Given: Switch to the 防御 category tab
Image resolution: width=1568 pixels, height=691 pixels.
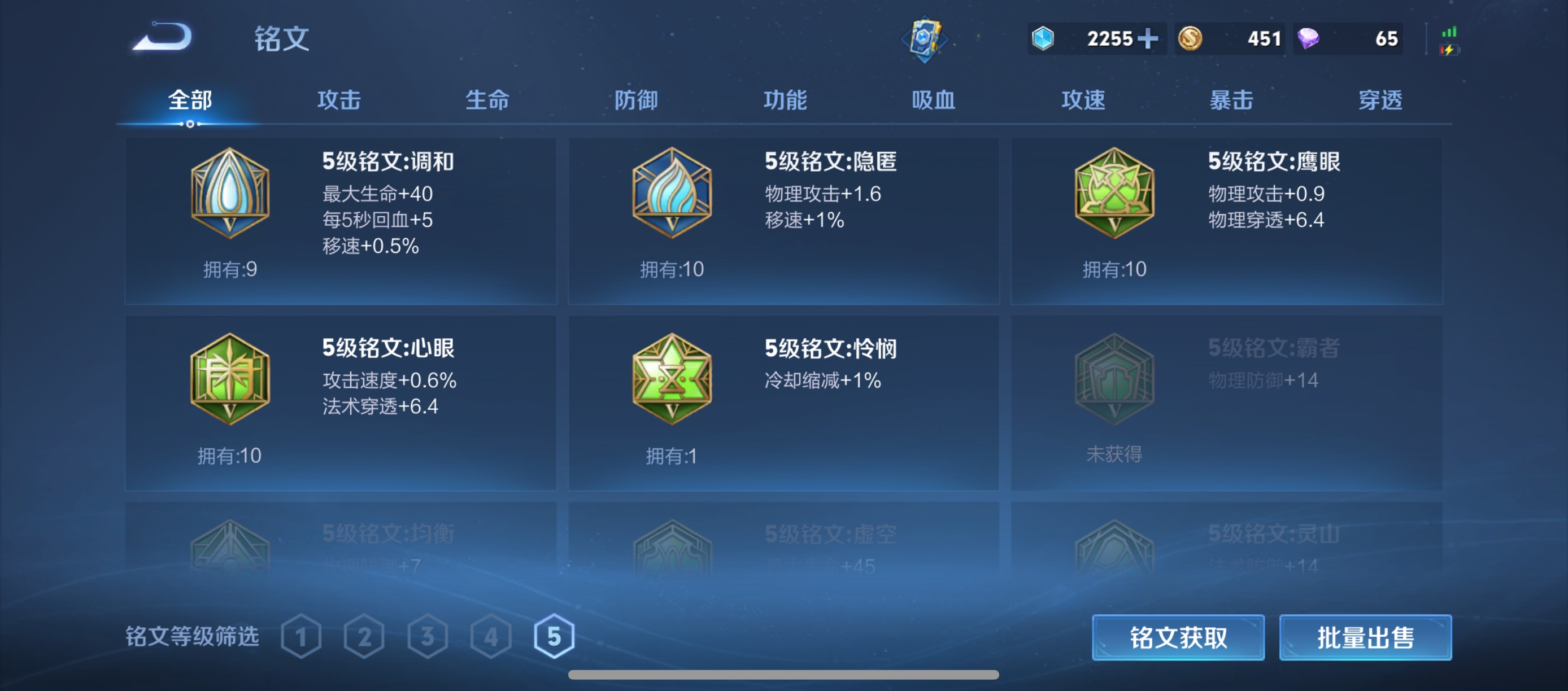Looking at the screenshot, I should click(634, 100).
